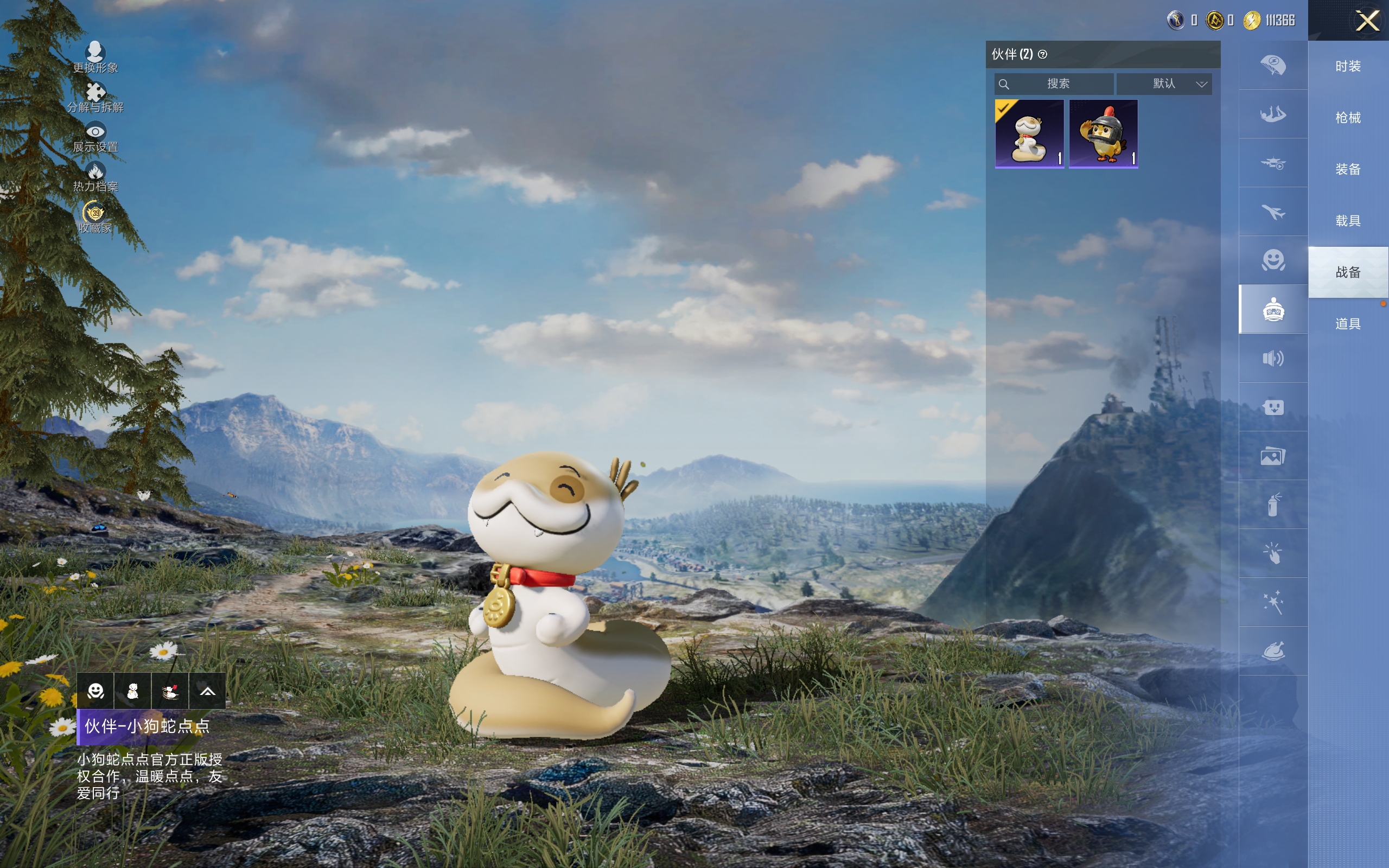Select the 装备 equipment tab
Screen dimensions: 1389x868
[1348, 169]
